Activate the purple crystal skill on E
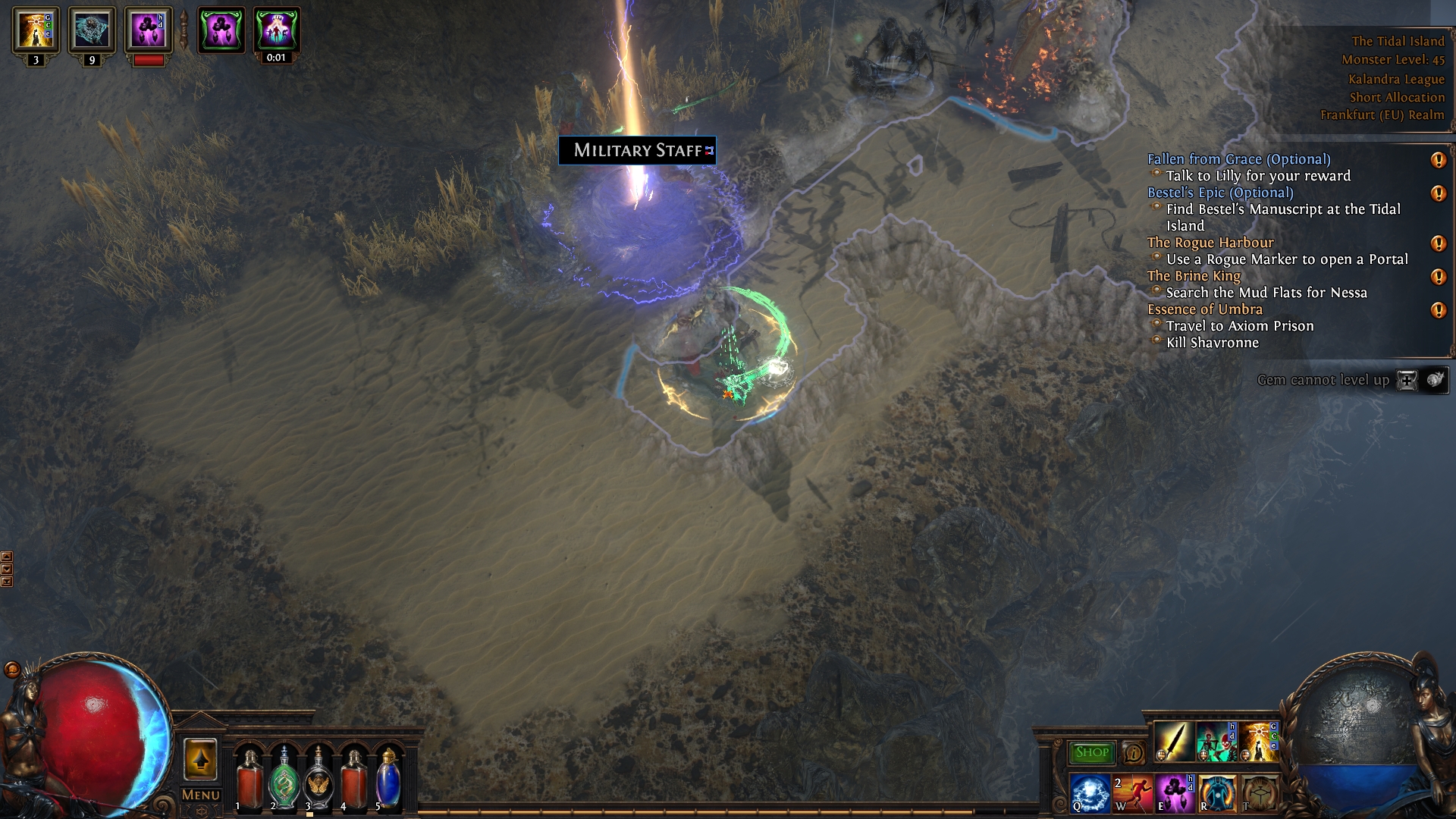The width and height of the screenshot is (1456, 819). [1174, 793]
